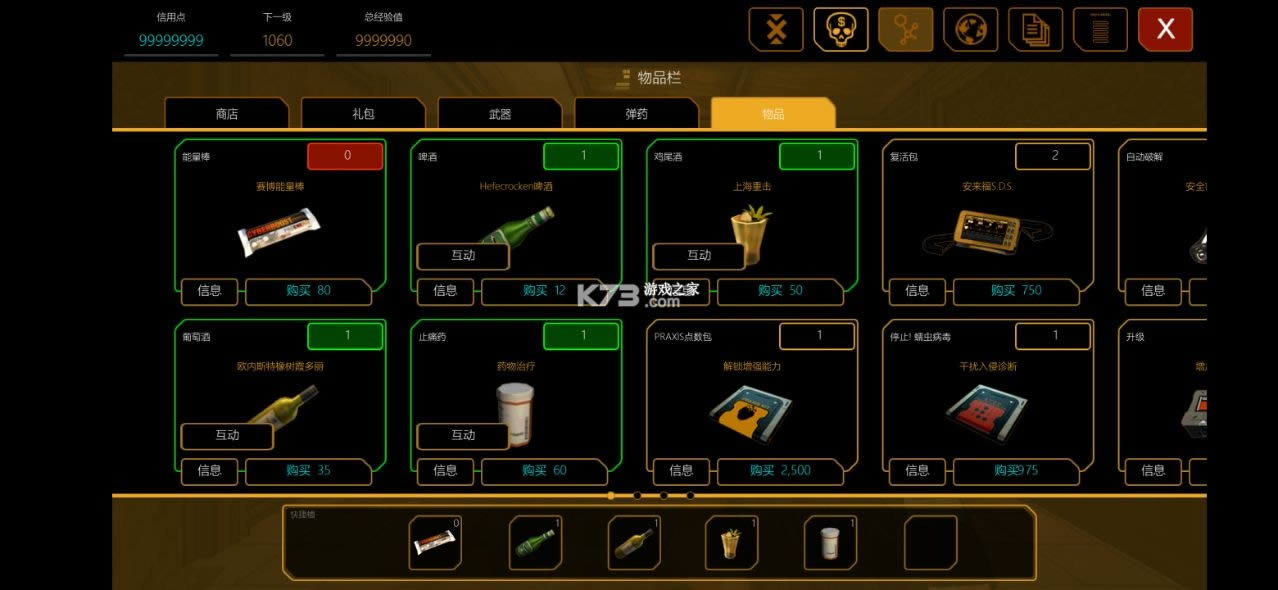Show the 弹药 tab
The height and width of the screenshot is (590, 1278).
[x=636, y=114]
